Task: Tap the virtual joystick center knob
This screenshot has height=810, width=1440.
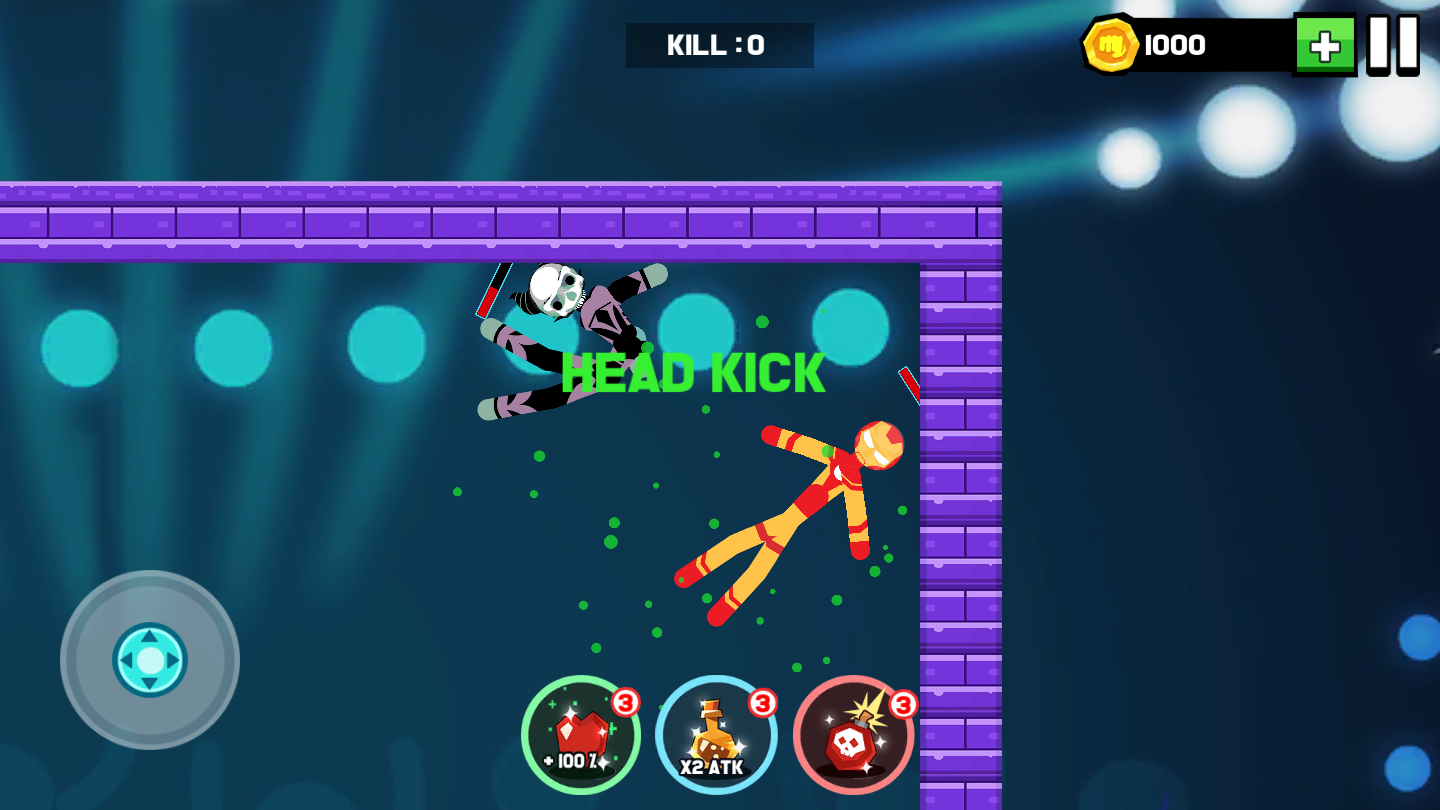Action: 150,660
